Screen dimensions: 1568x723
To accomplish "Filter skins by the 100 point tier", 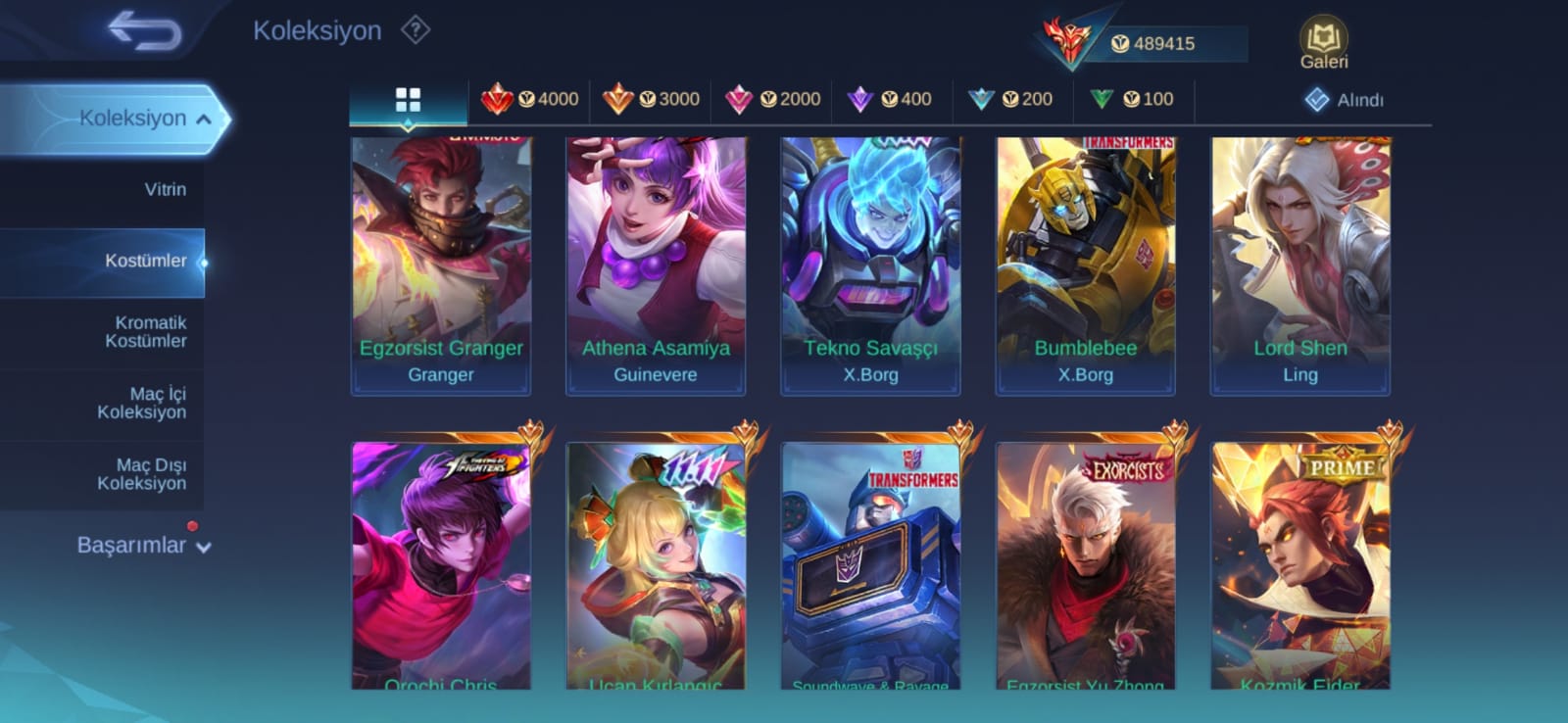I will tap(1132, 99).
